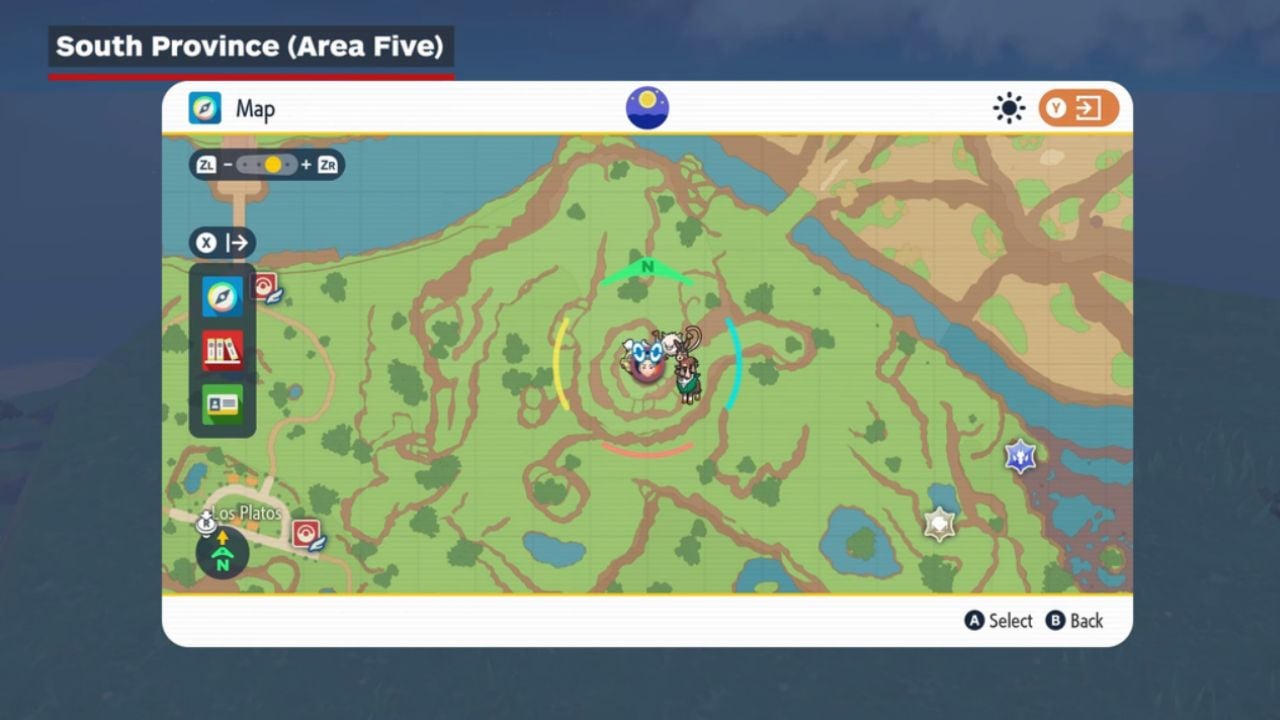The width and height of the screenshot is (1280, 720).
Task: Select the blue Tera Raid crystal marker
Action: point(1020,456)
